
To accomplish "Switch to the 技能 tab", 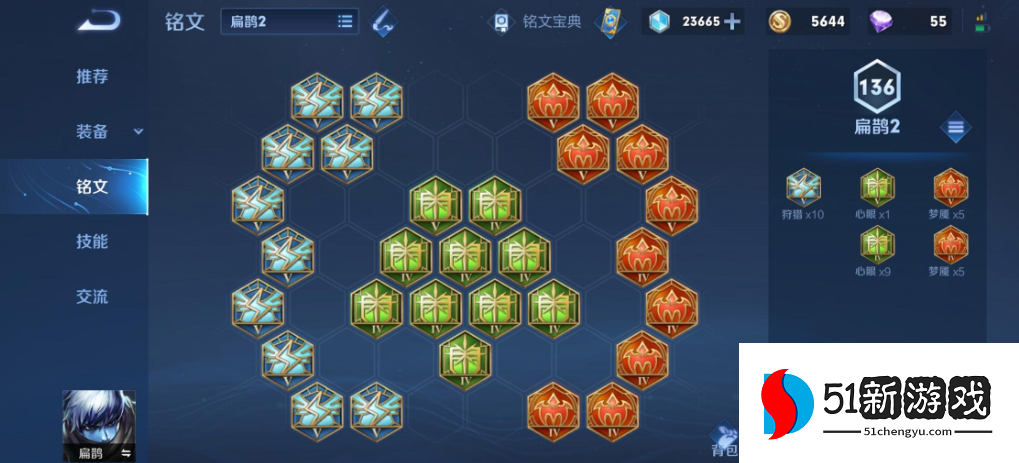I will tap(92, 241).
